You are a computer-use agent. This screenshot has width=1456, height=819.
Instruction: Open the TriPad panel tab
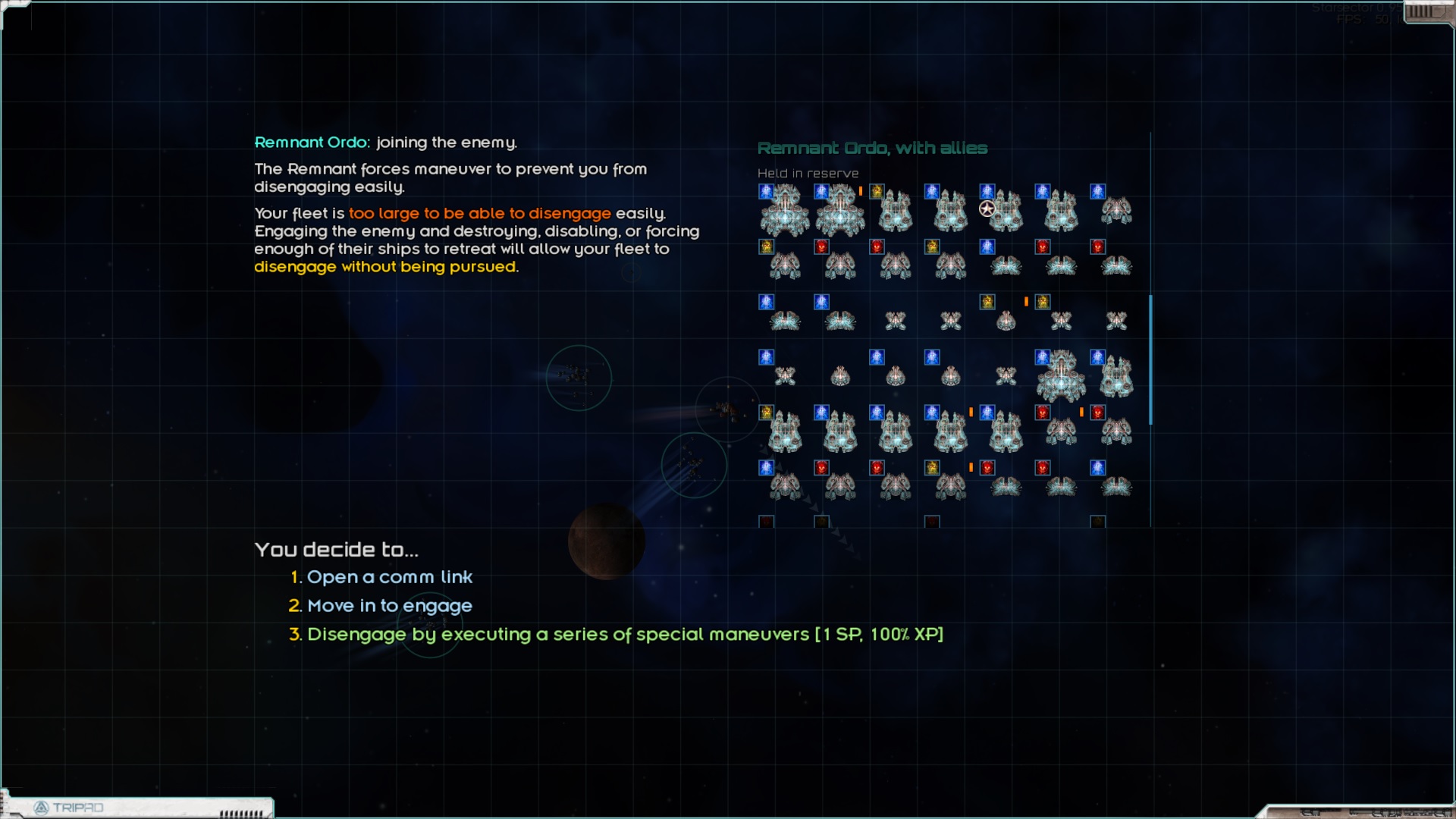[77, 808]
